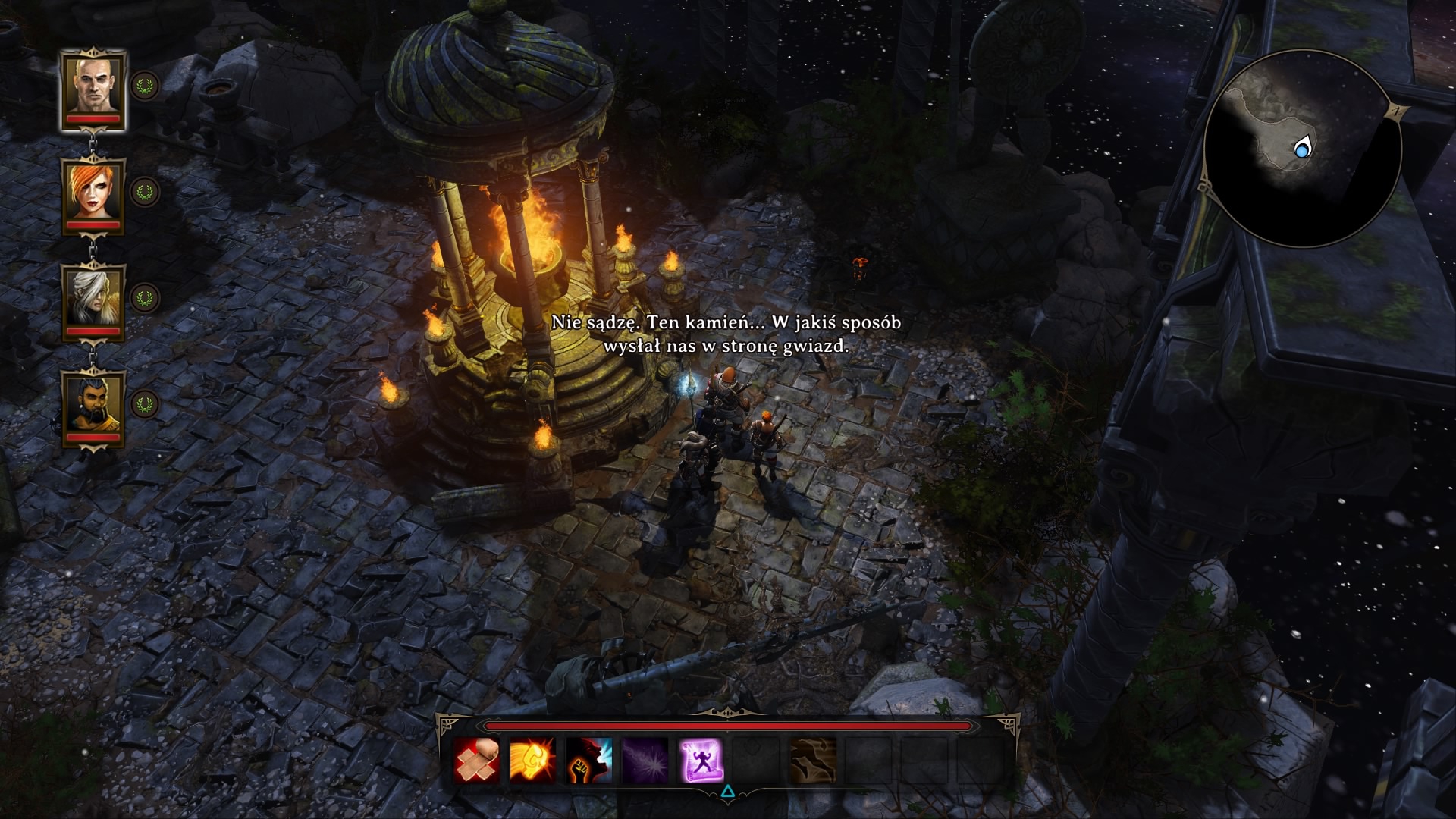Select the dark purple starburst skill
The image size is (1456, 819).
645,761
